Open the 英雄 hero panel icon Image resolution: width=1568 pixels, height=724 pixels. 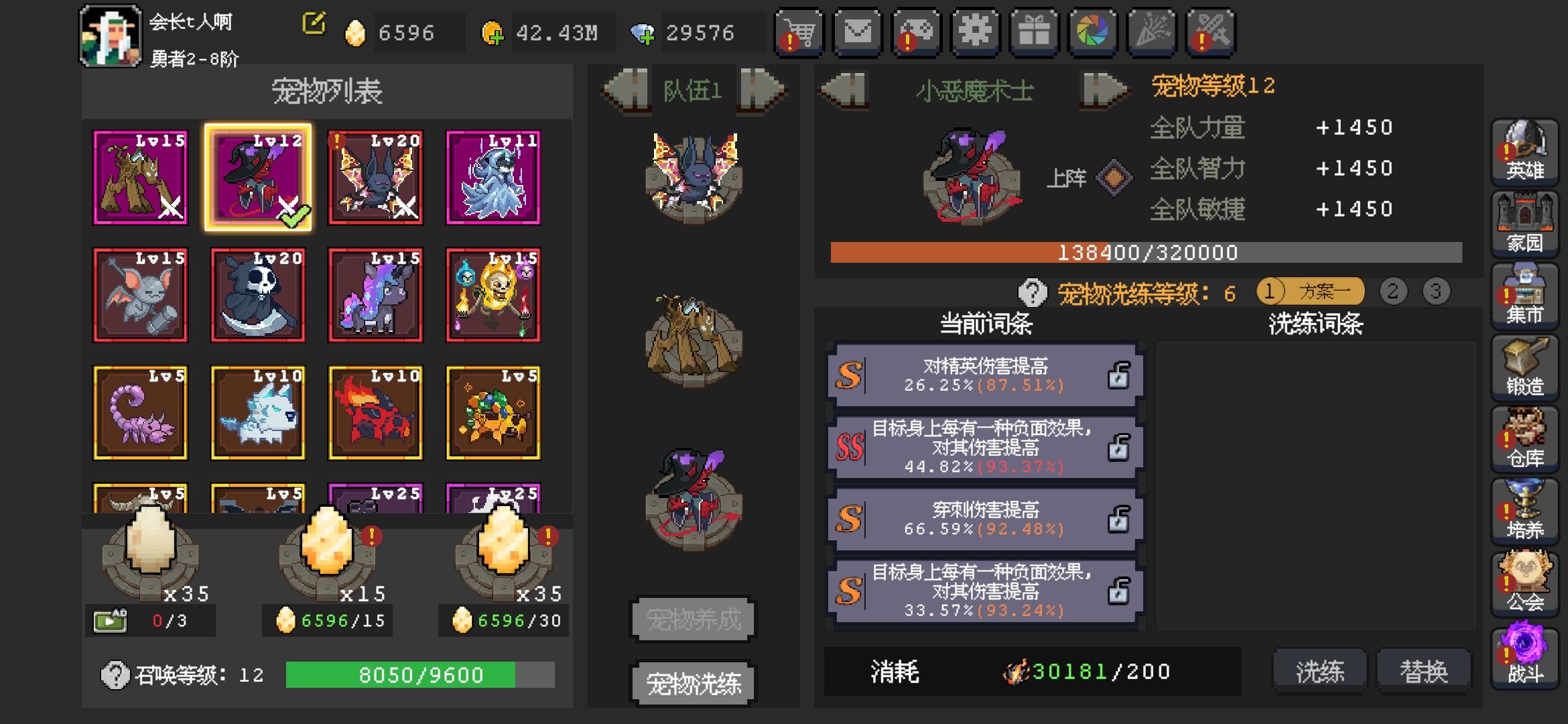pos(1525,153)
